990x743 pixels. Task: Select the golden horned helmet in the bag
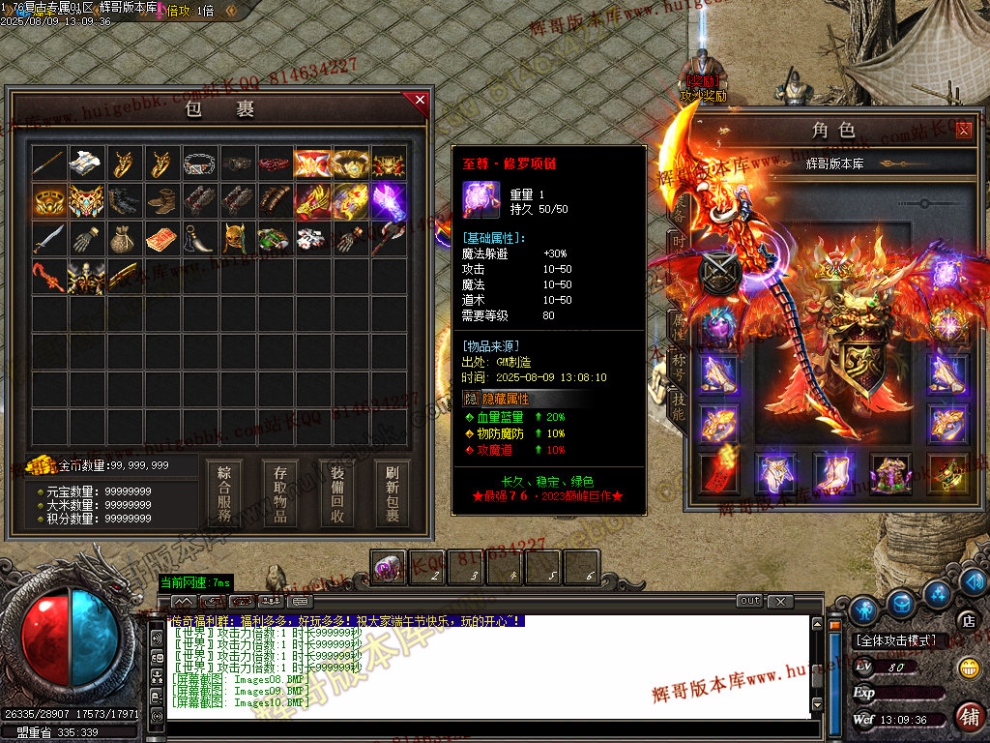[237, 239]
